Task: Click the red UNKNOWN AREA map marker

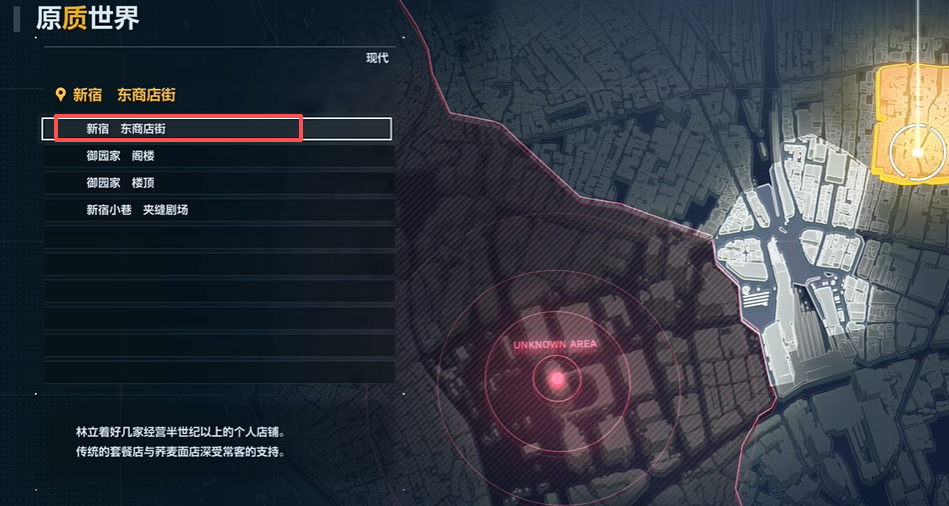Action: [556, 378]
